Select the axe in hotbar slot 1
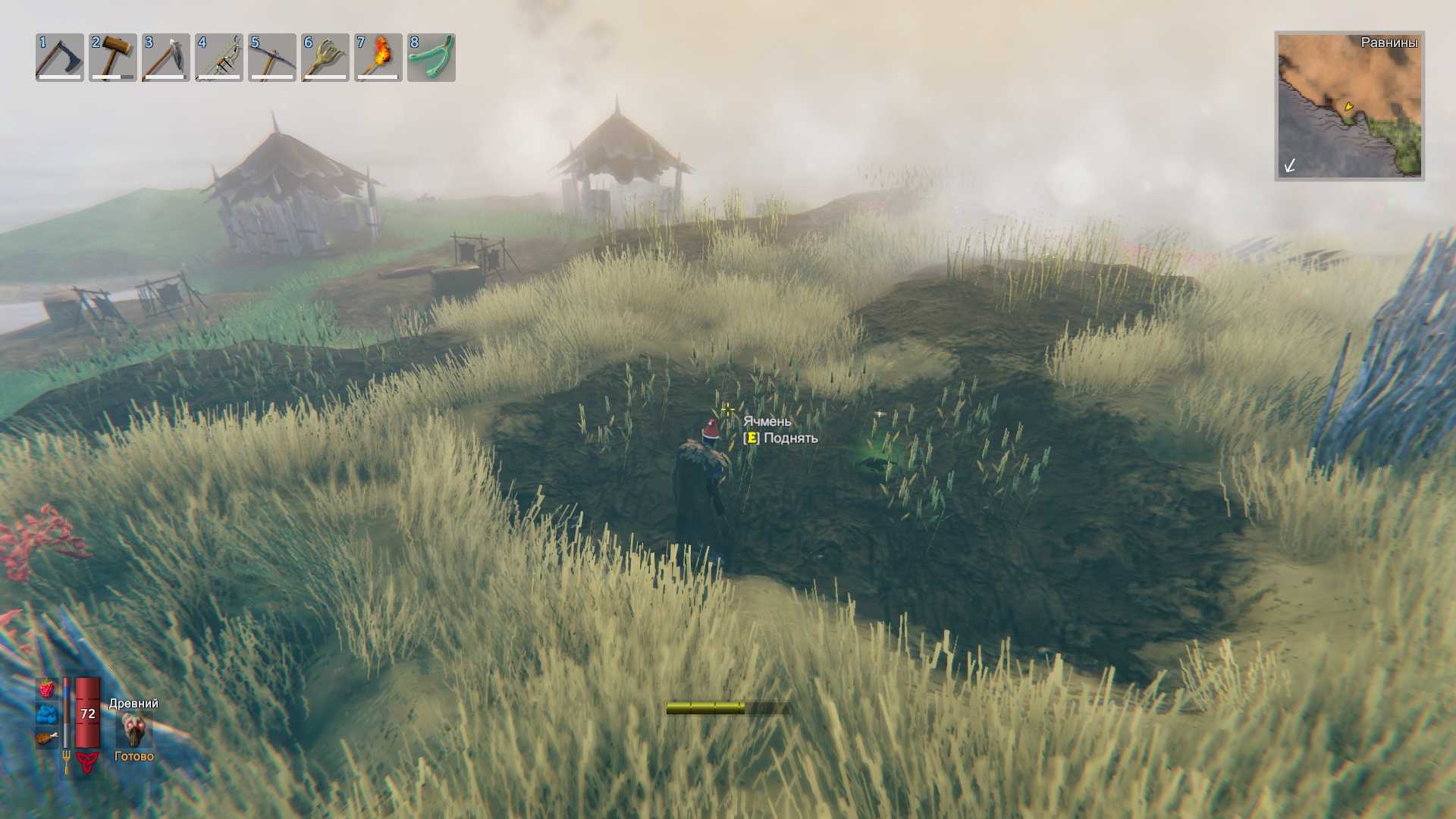This screenshot has height=819, width=1456. [x=59, y=57]
